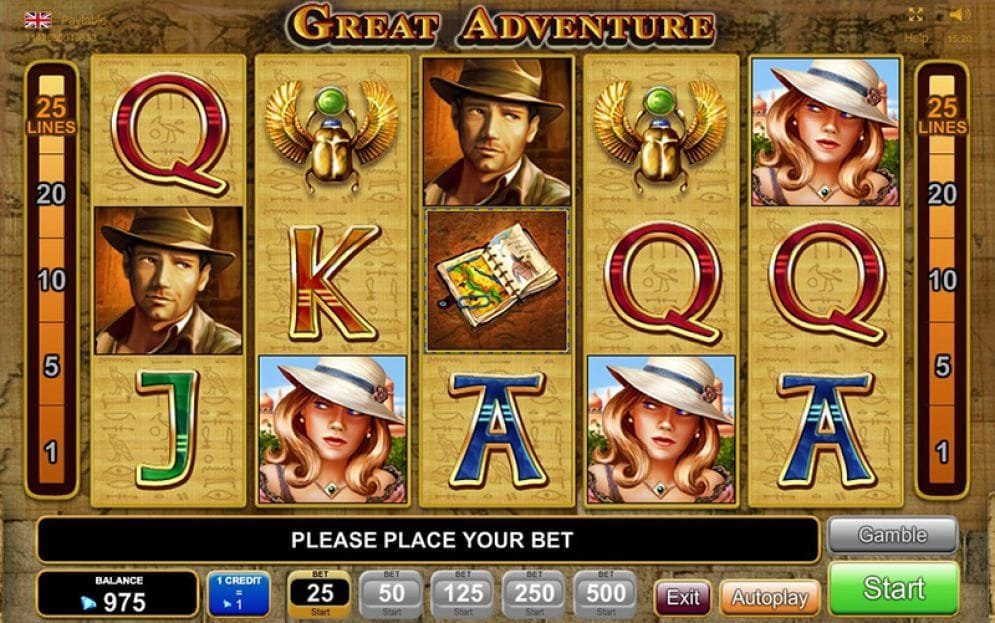The width and height of the screenshot is (995, 623).
Task: Show the Help information
Action: click(916, 37)
